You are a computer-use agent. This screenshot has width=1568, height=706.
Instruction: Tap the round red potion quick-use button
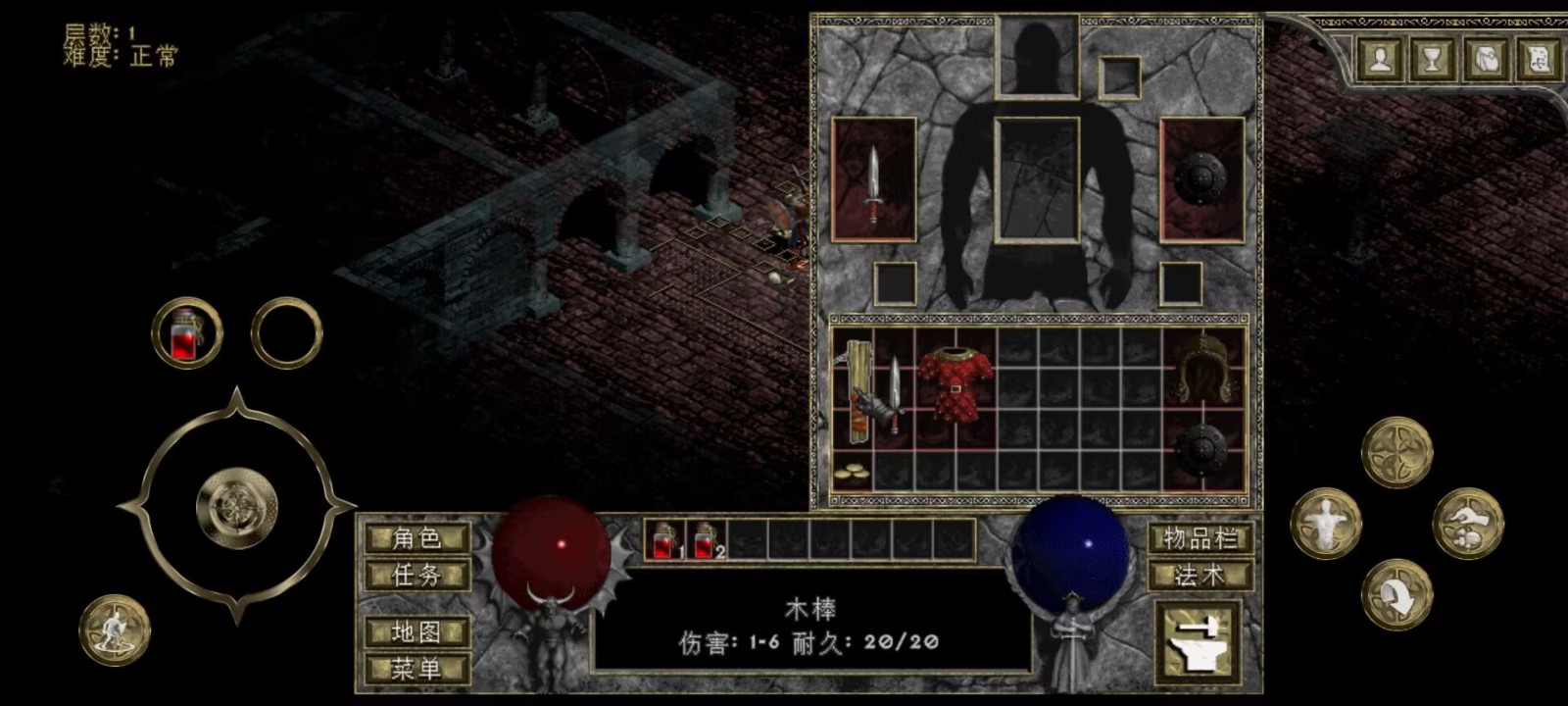point(187,333)
